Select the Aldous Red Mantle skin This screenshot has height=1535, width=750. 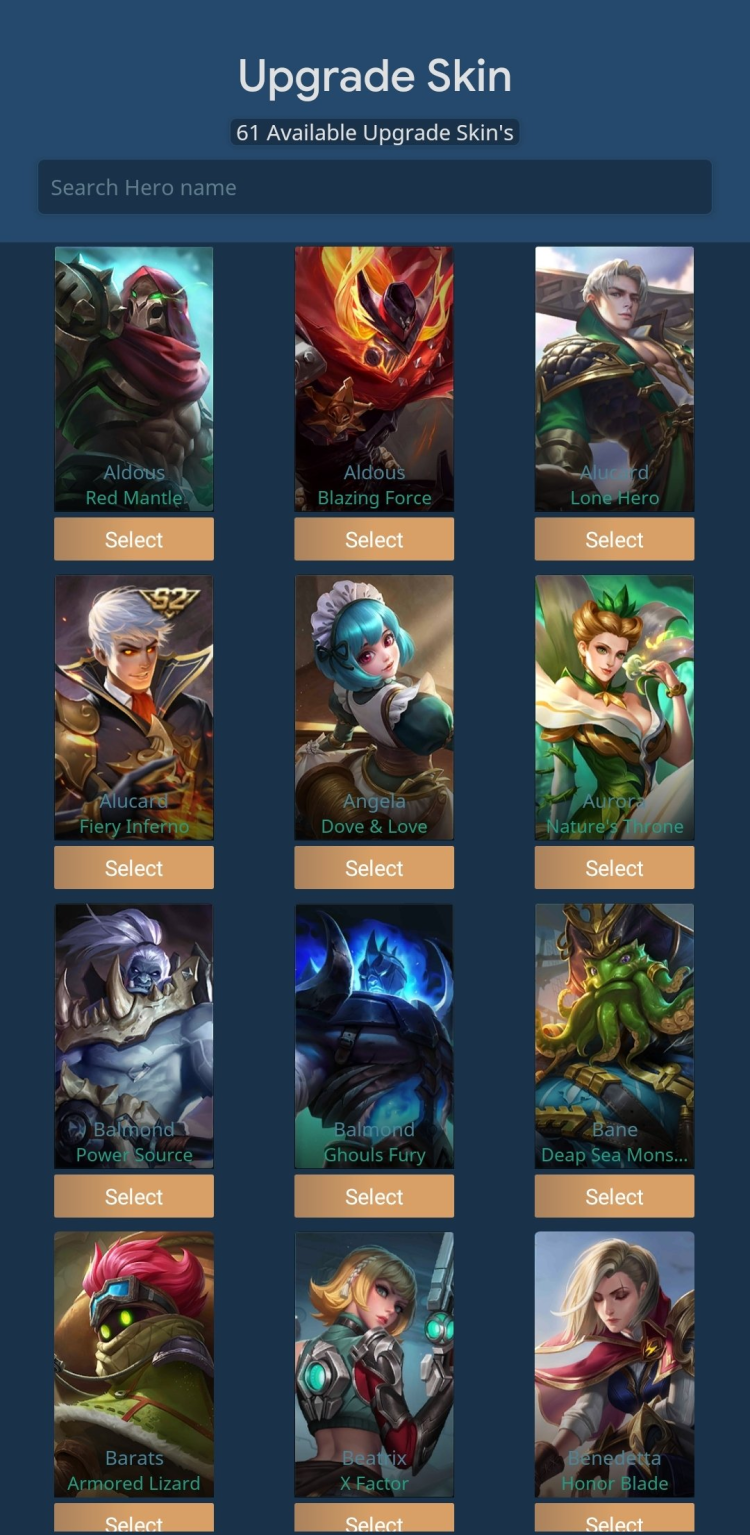[x=134, y=539]
